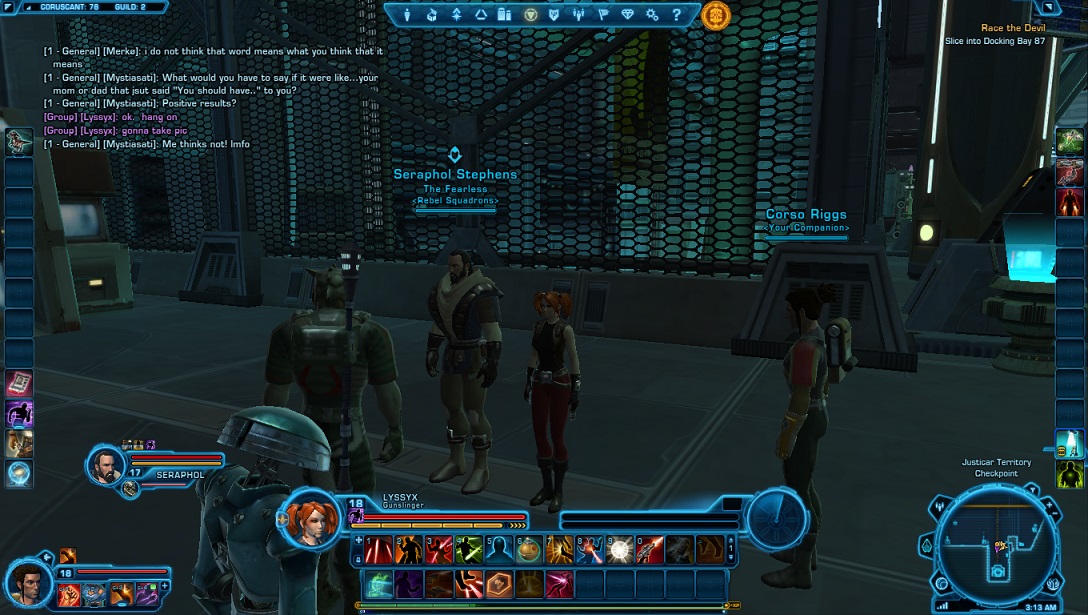
Task: Click the orange Cartel Market coin button
Action: coord(716,15)
